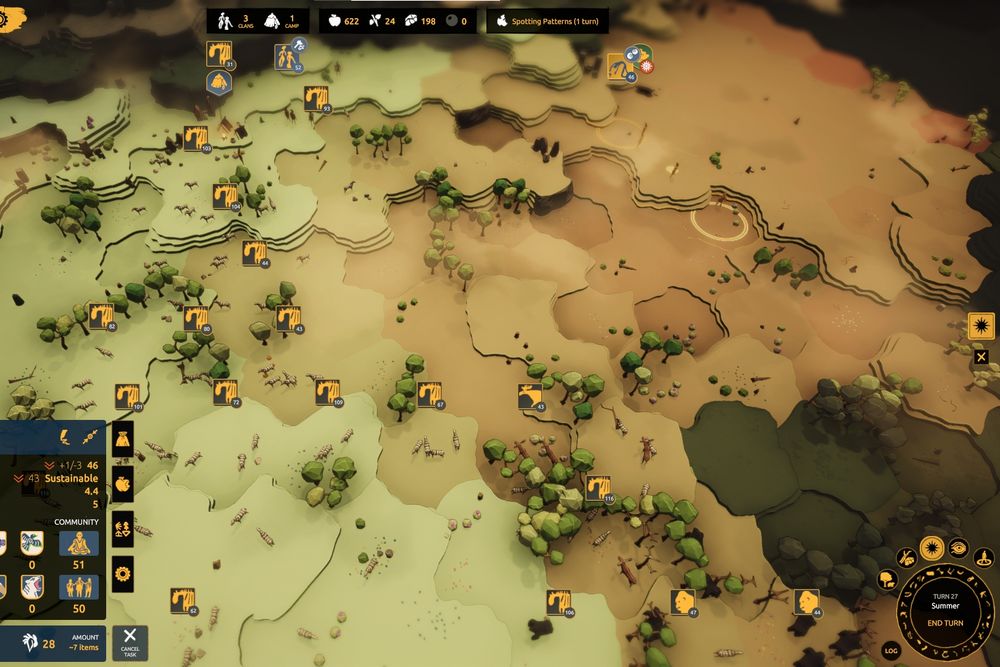Cancel the current task
The height and width of the screenshot is (667, 1000).
click(130, 643)
